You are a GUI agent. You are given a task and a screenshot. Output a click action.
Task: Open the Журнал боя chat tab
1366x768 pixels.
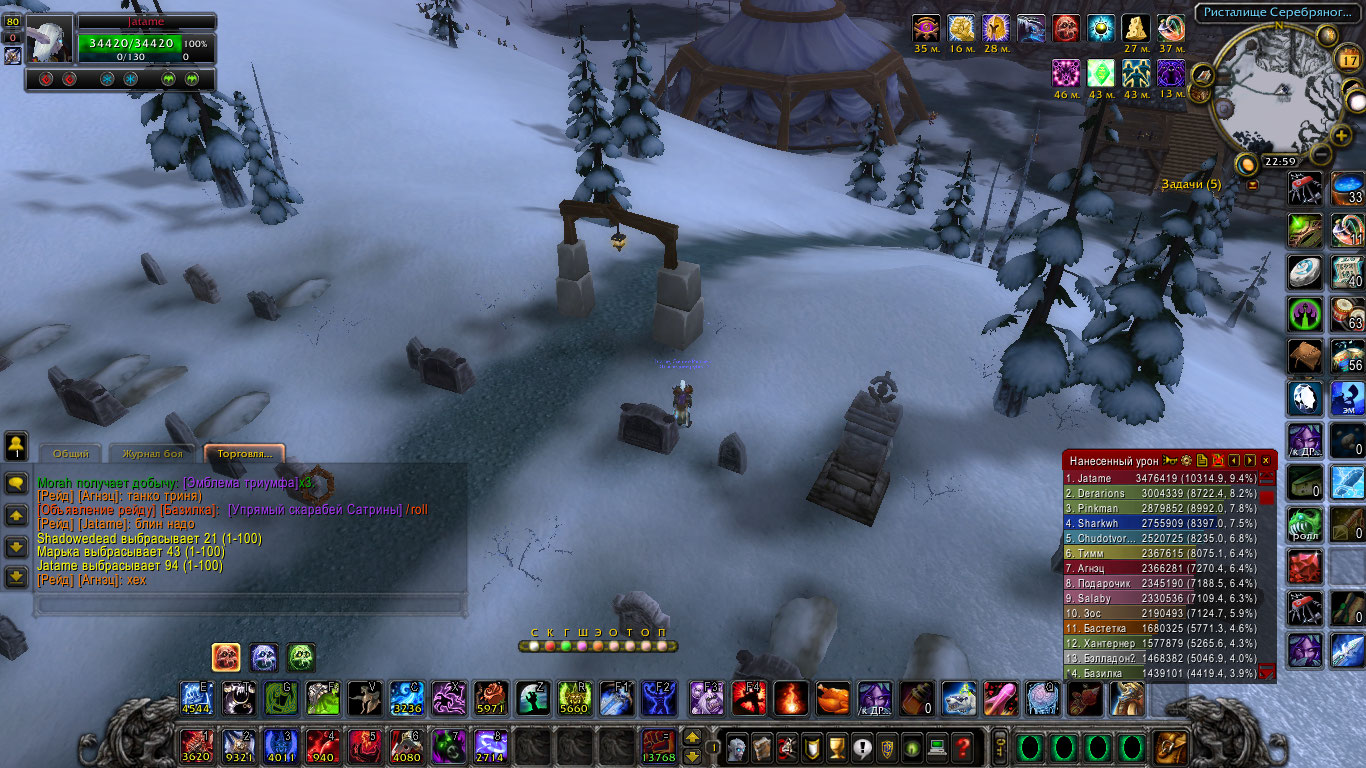[x=147, y=454]
